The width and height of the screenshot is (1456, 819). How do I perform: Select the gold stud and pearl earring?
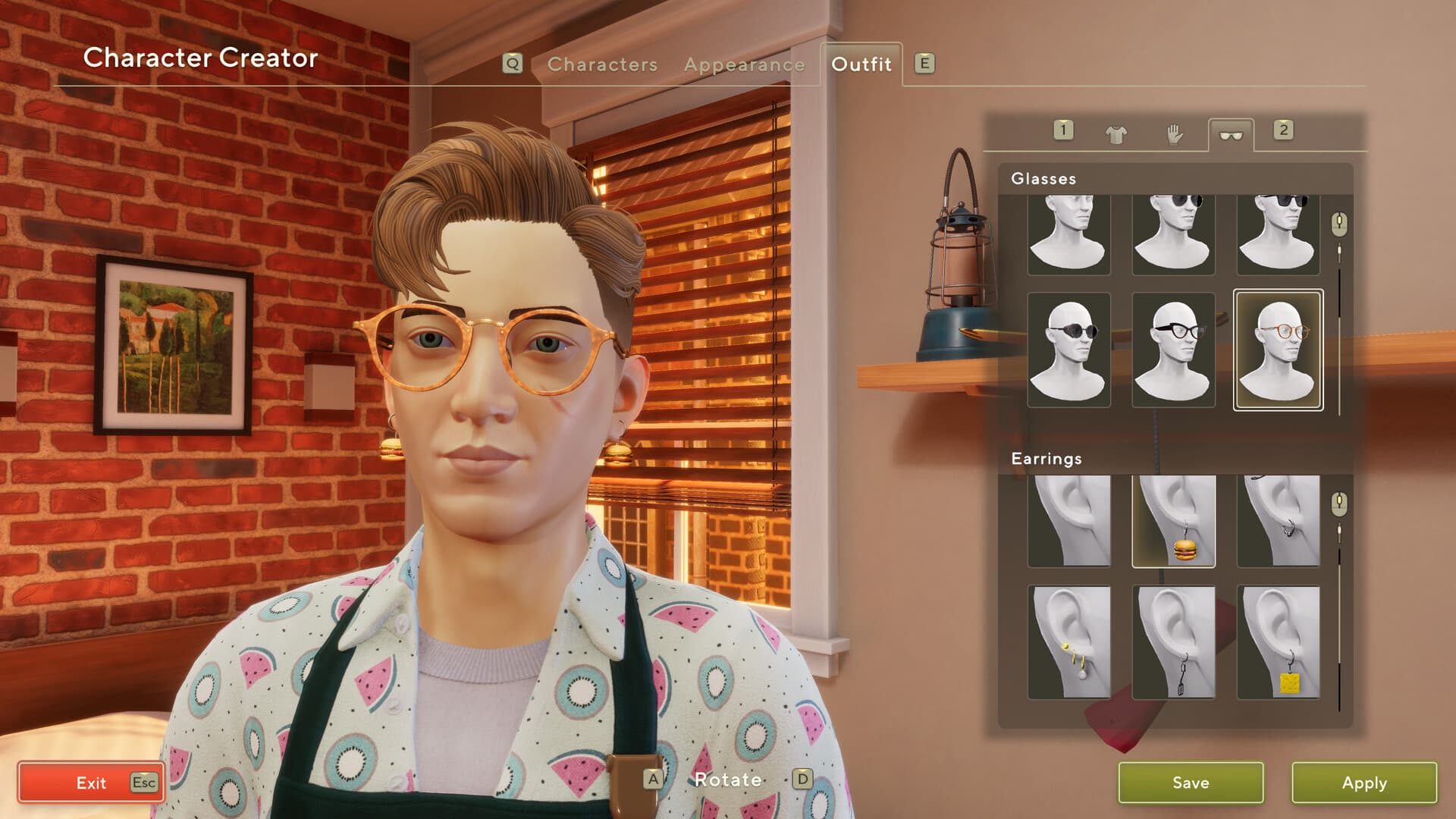[1068, 642]
